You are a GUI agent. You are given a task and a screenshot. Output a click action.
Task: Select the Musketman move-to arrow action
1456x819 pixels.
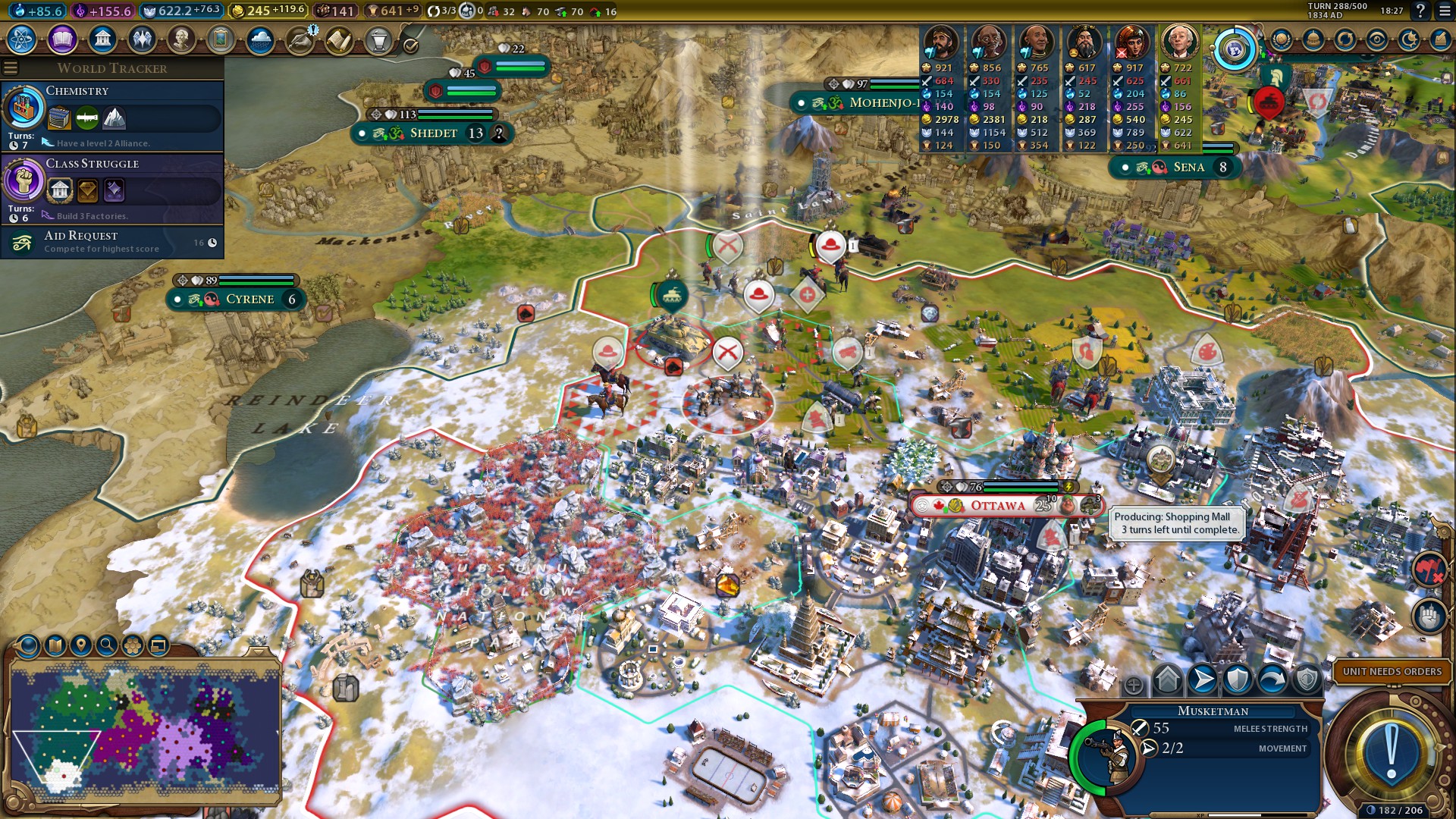point(1203,679)
